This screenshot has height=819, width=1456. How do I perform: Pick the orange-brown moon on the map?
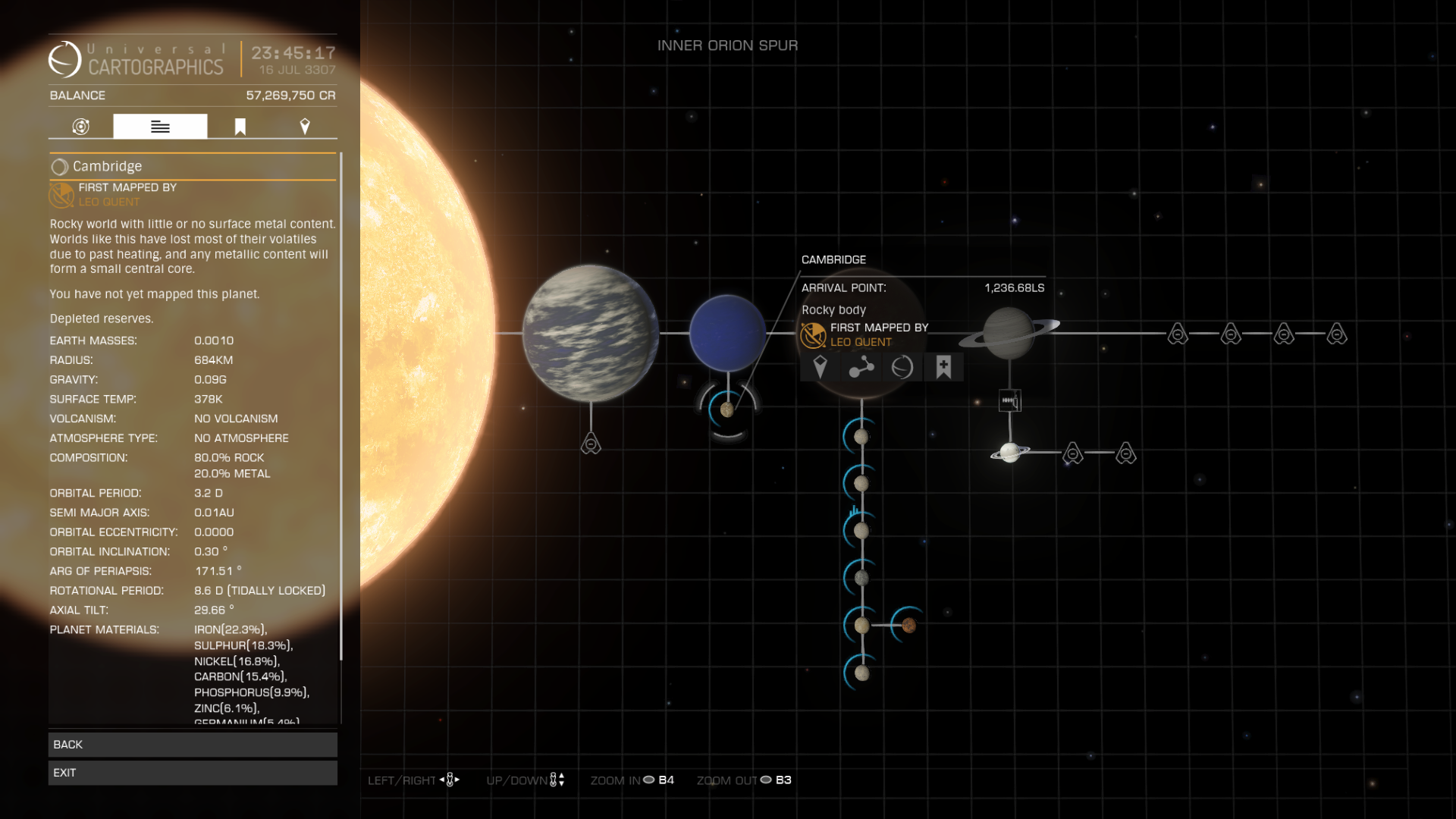pos(908,626)
